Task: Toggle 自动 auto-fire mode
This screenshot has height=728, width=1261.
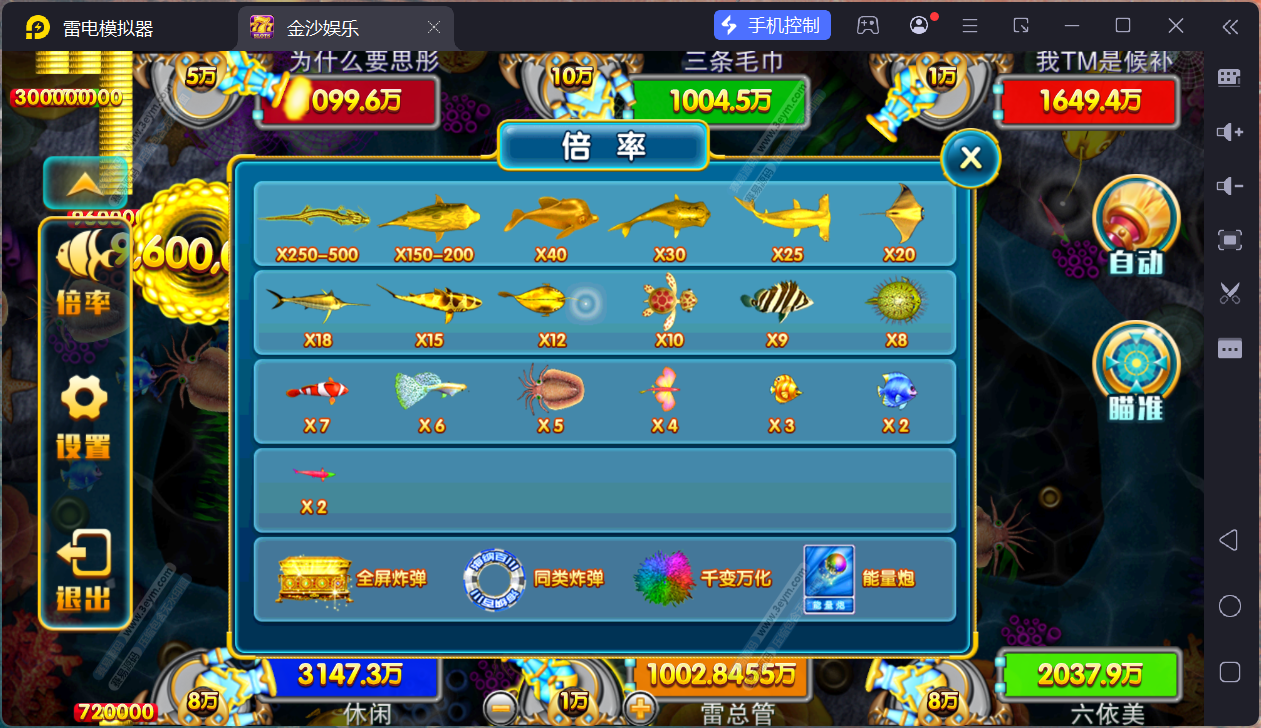Action: (x=1136, y=226)
